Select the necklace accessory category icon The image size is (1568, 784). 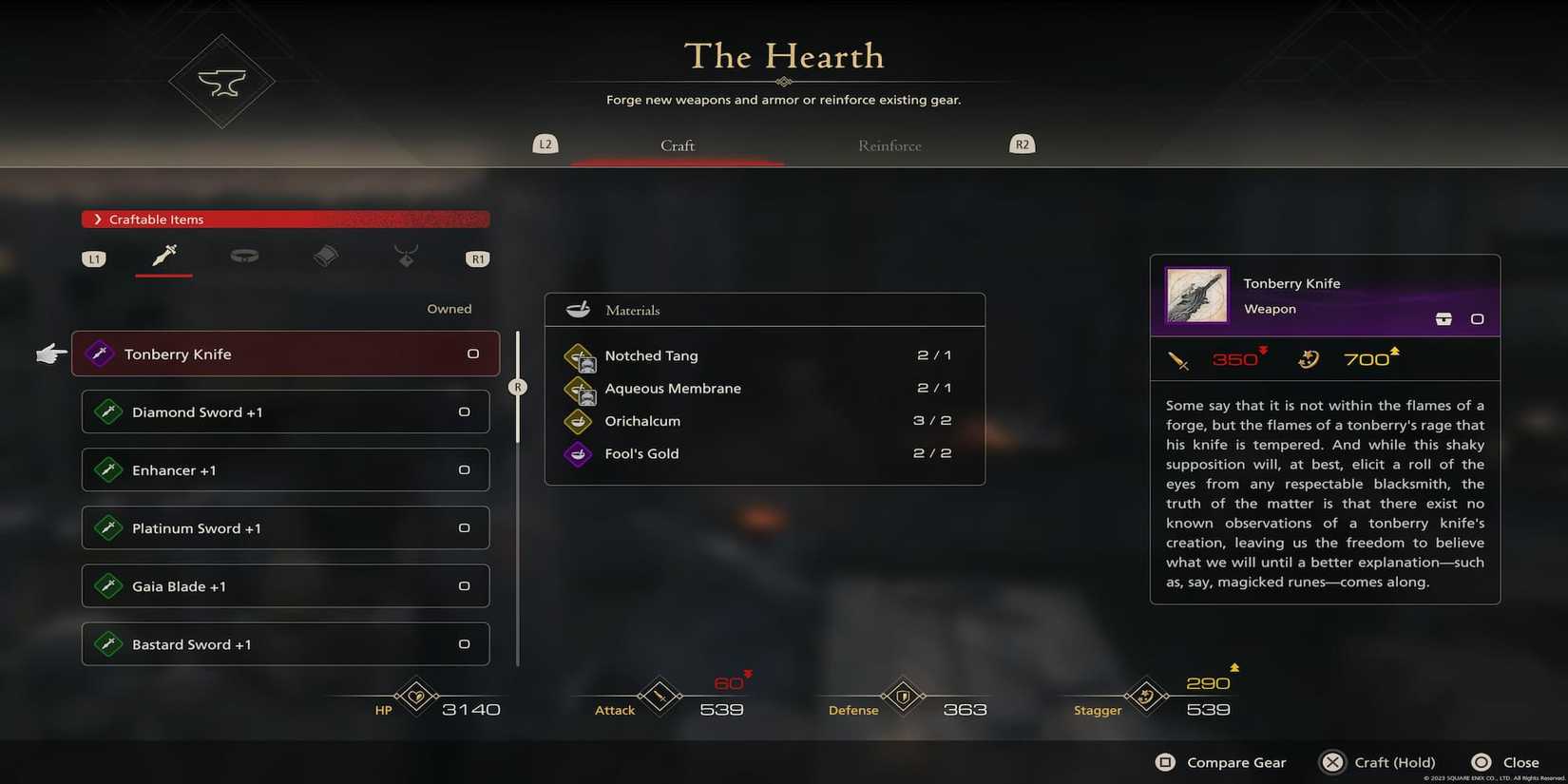click(406, 255)
